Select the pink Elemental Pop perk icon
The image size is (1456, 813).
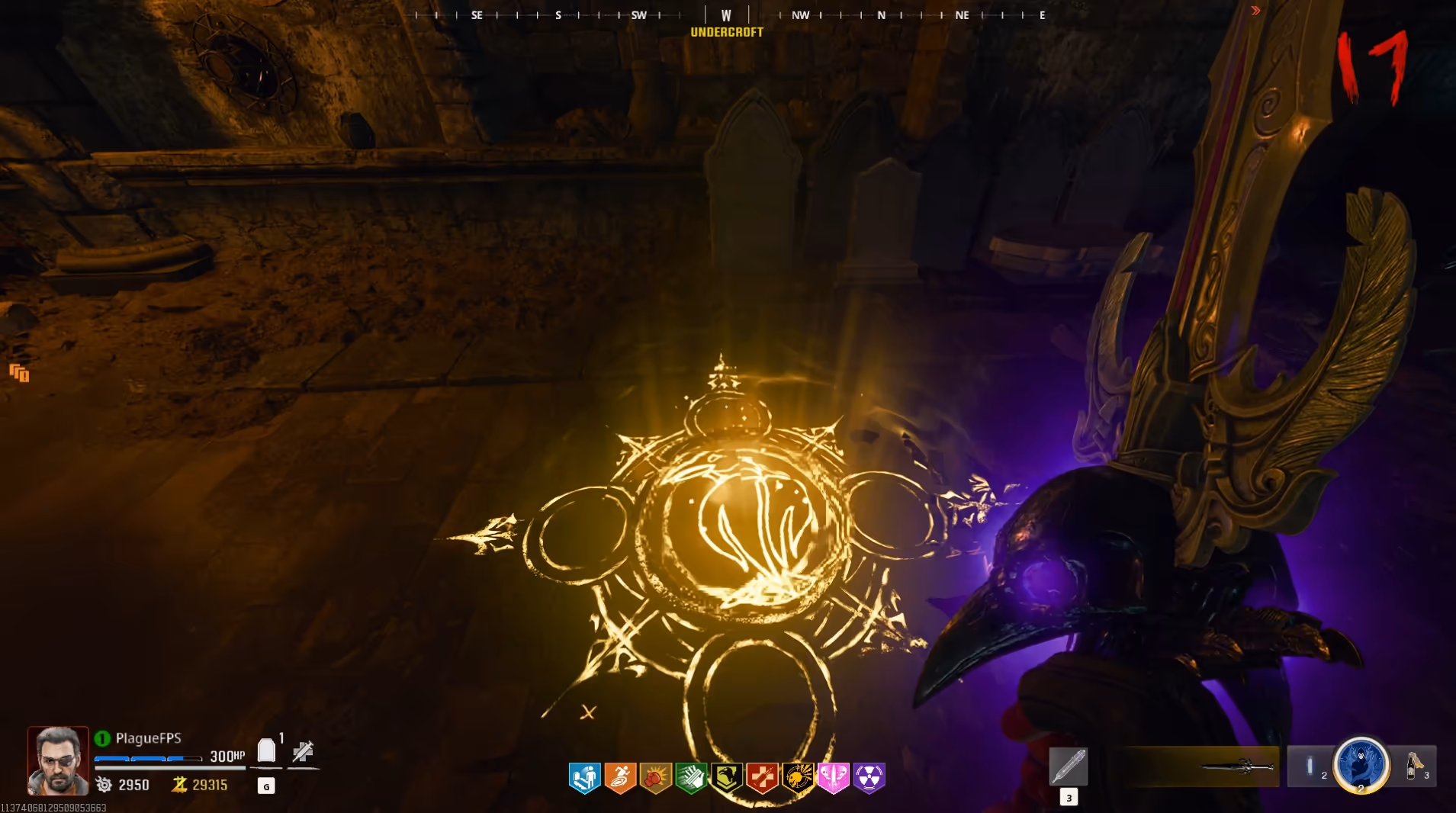(833, 778)
